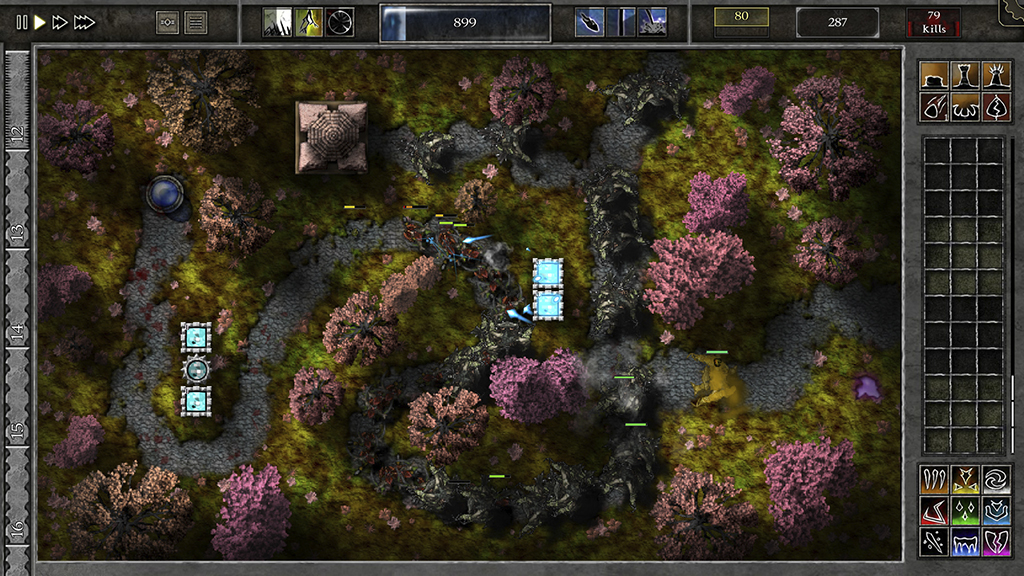Activate the leftmost blue enhancement spell icon

[589, 22]
